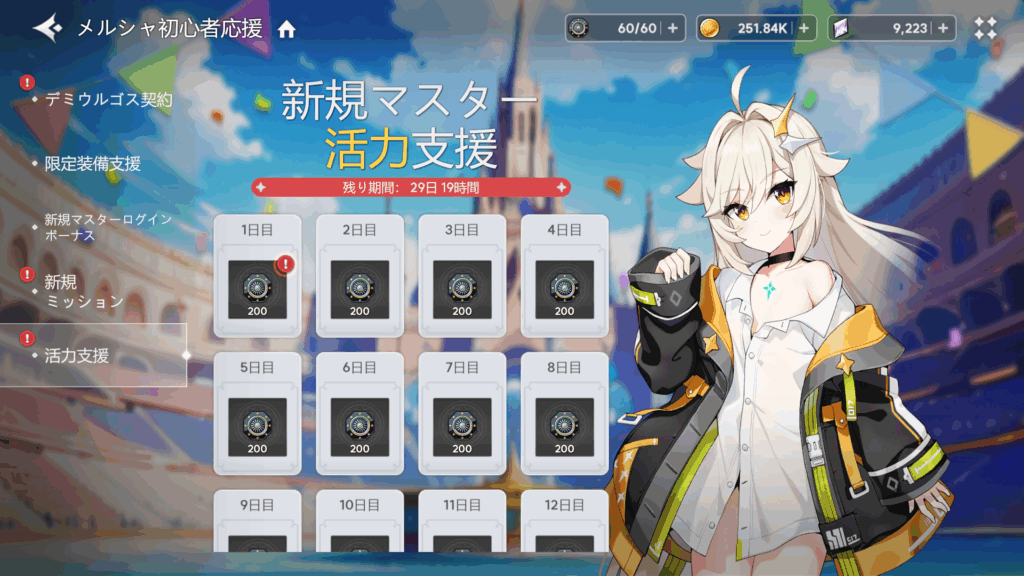Viewport: 1024px width, 576px height.
Task: Select the 4日目 reward card
Action: coord(565,277)
